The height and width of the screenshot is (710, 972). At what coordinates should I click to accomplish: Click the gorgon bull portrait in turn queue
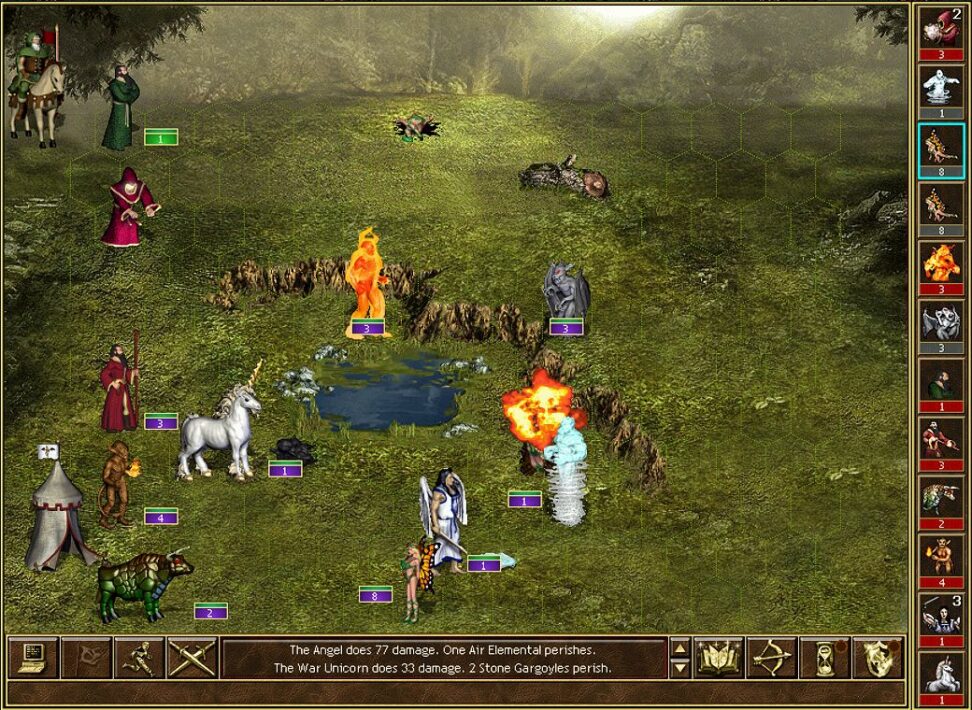pos(941,497)
